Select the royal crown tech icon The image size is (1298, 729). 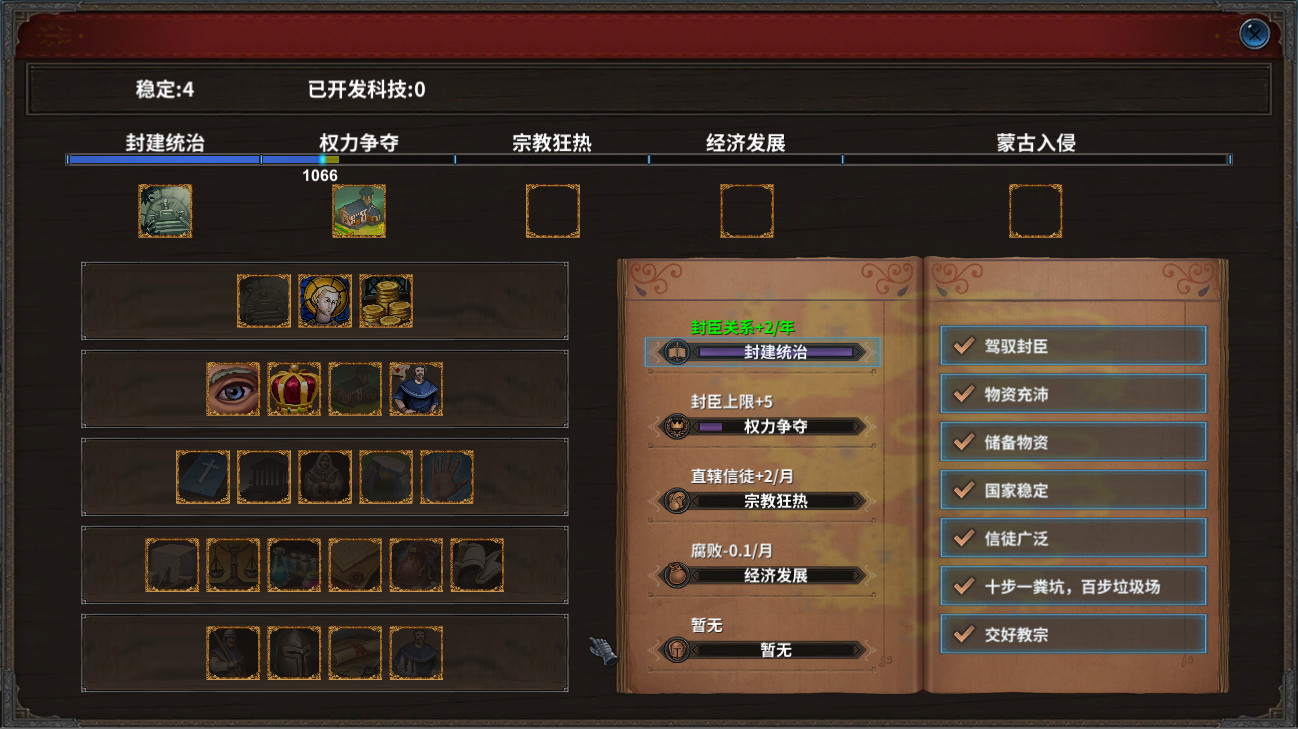(294, 390)
